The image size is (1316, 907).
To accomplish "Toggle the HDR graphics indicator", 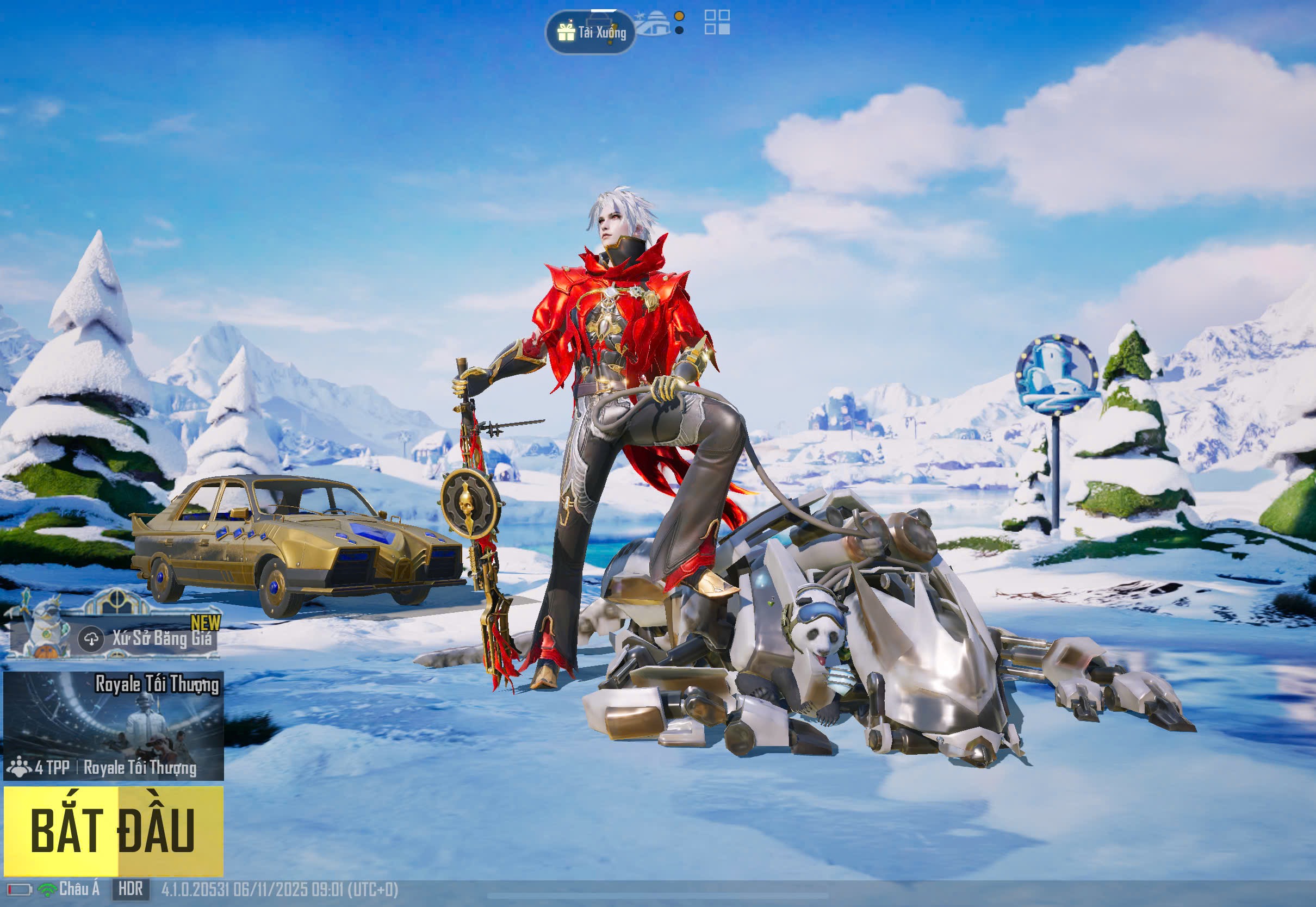I will pyautogui.click(x=131, y=889).
